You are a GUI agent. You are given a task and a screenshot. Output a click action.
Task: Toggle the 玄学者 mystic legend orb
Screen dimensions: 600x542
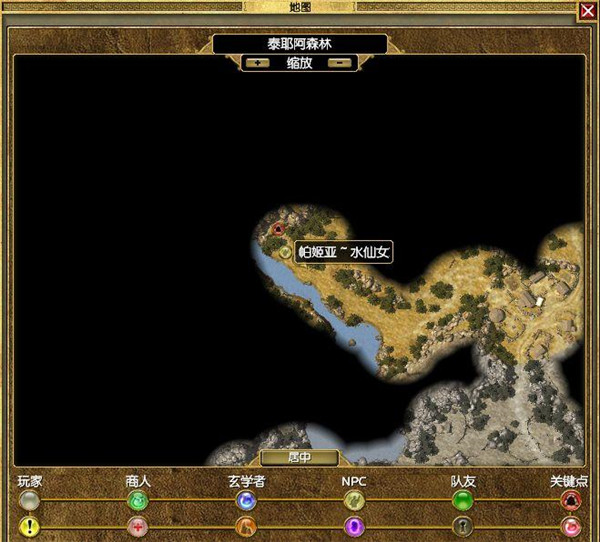pyautogui.click(x=246, y=500)
